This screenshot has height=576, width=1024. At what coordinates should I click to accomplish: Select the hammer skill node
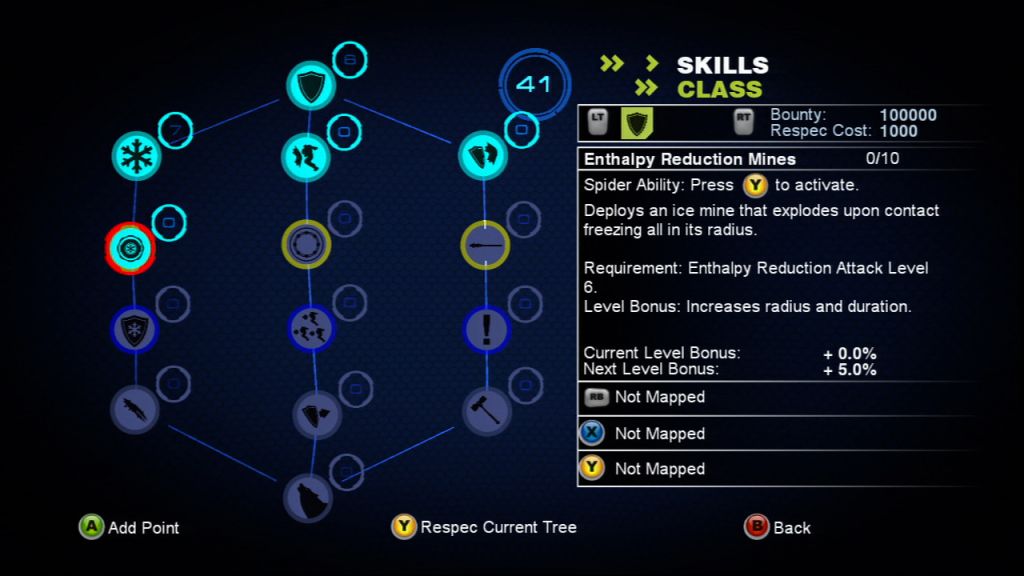point(487,410)
